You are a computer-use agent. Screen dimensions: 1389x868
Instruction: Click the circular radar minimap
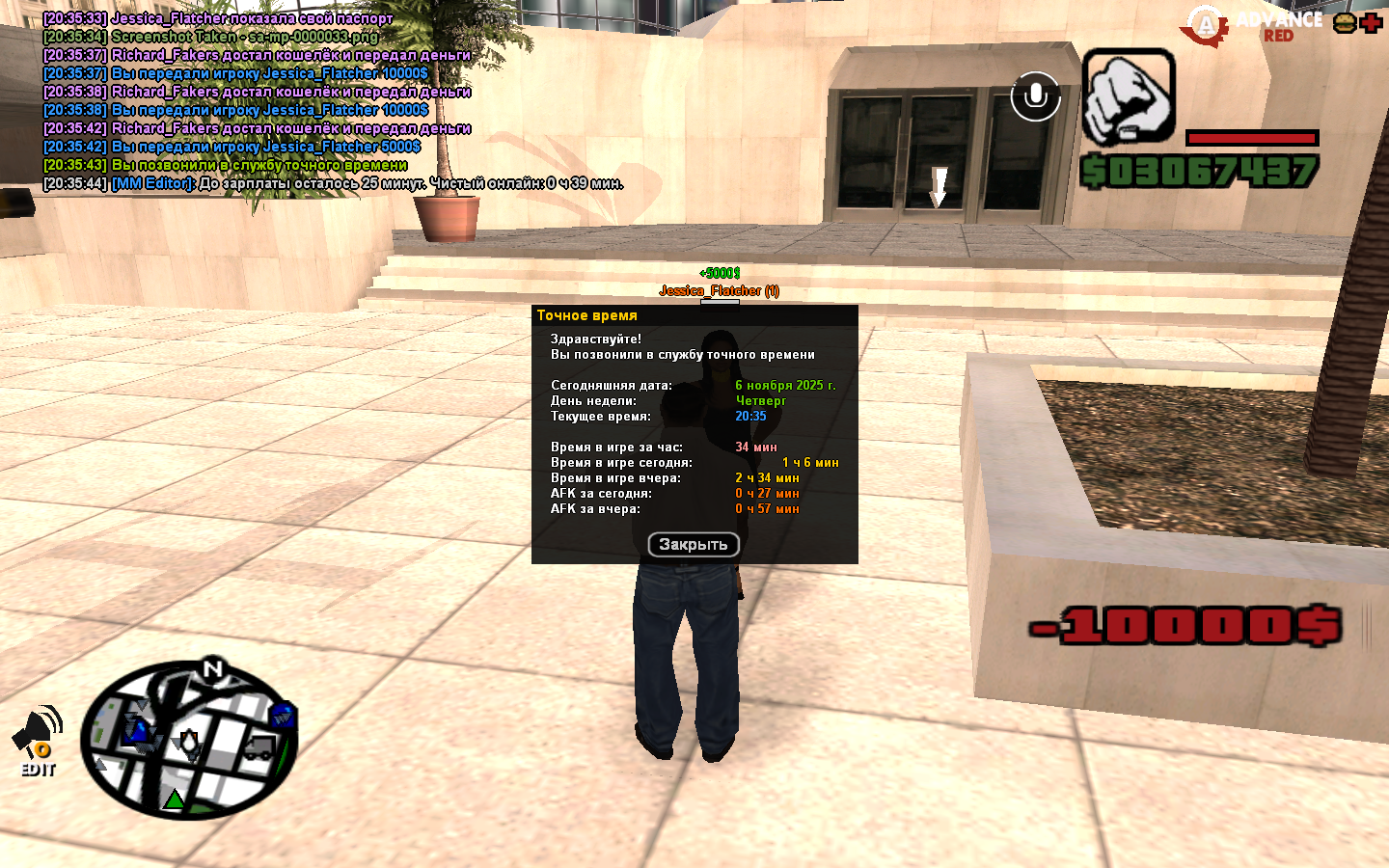[x=189, y=741]
